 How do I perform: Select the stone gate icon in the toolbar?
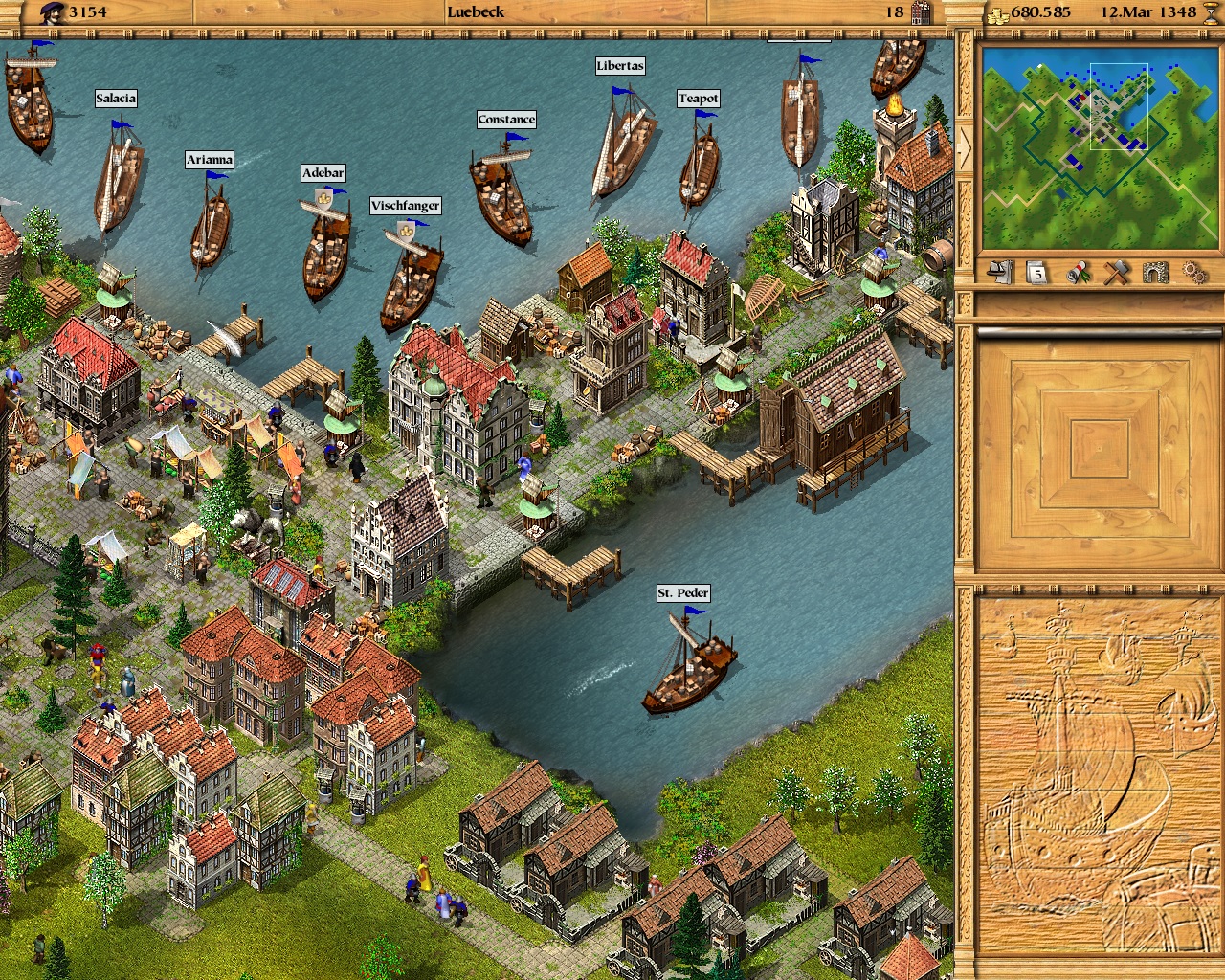click(1156, 273)
